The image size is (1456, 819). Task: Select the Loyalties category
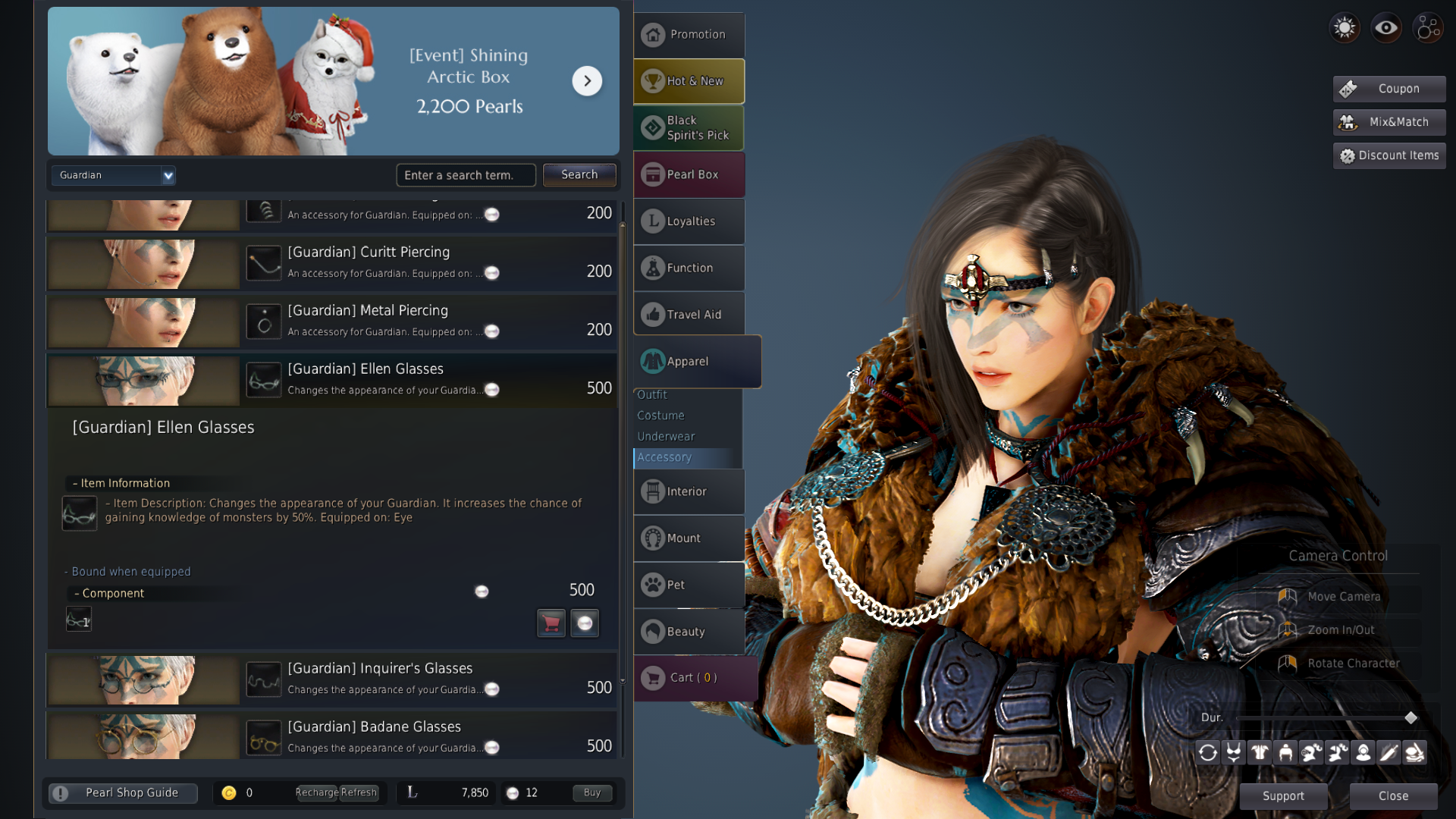[689, 221]
